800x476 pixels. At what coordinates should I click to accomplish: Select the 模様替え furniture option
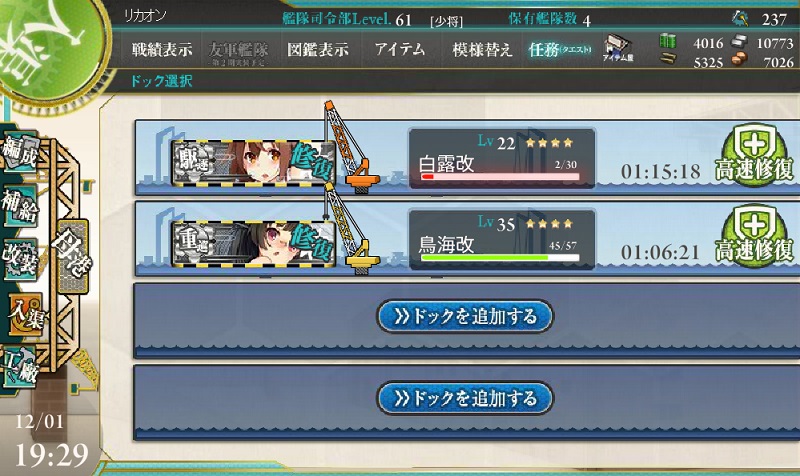(x=482, y=49)
